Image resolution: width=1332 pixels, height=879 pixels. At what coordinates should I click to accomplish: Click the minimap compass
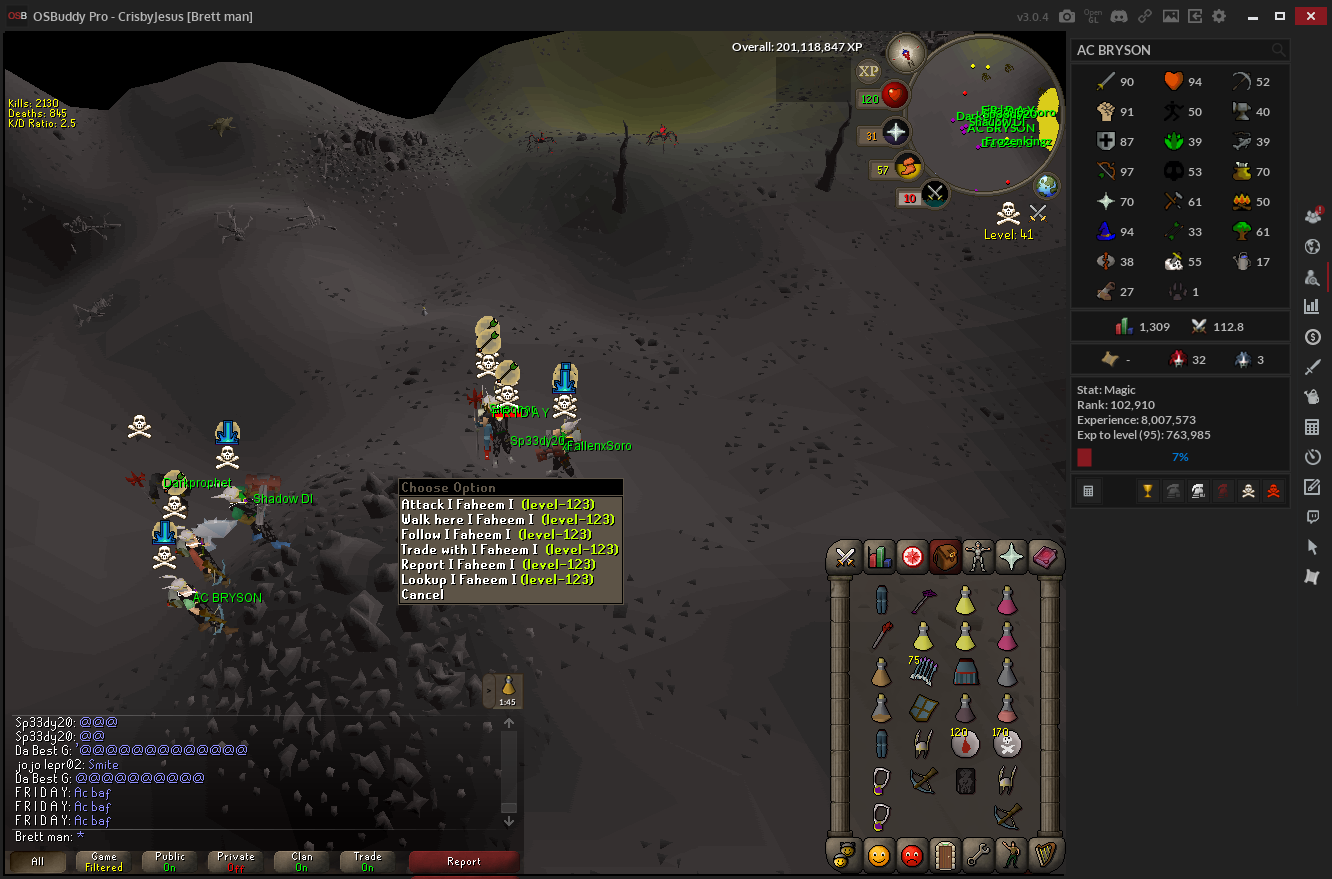pyautogui.click(x=906, y=51)
